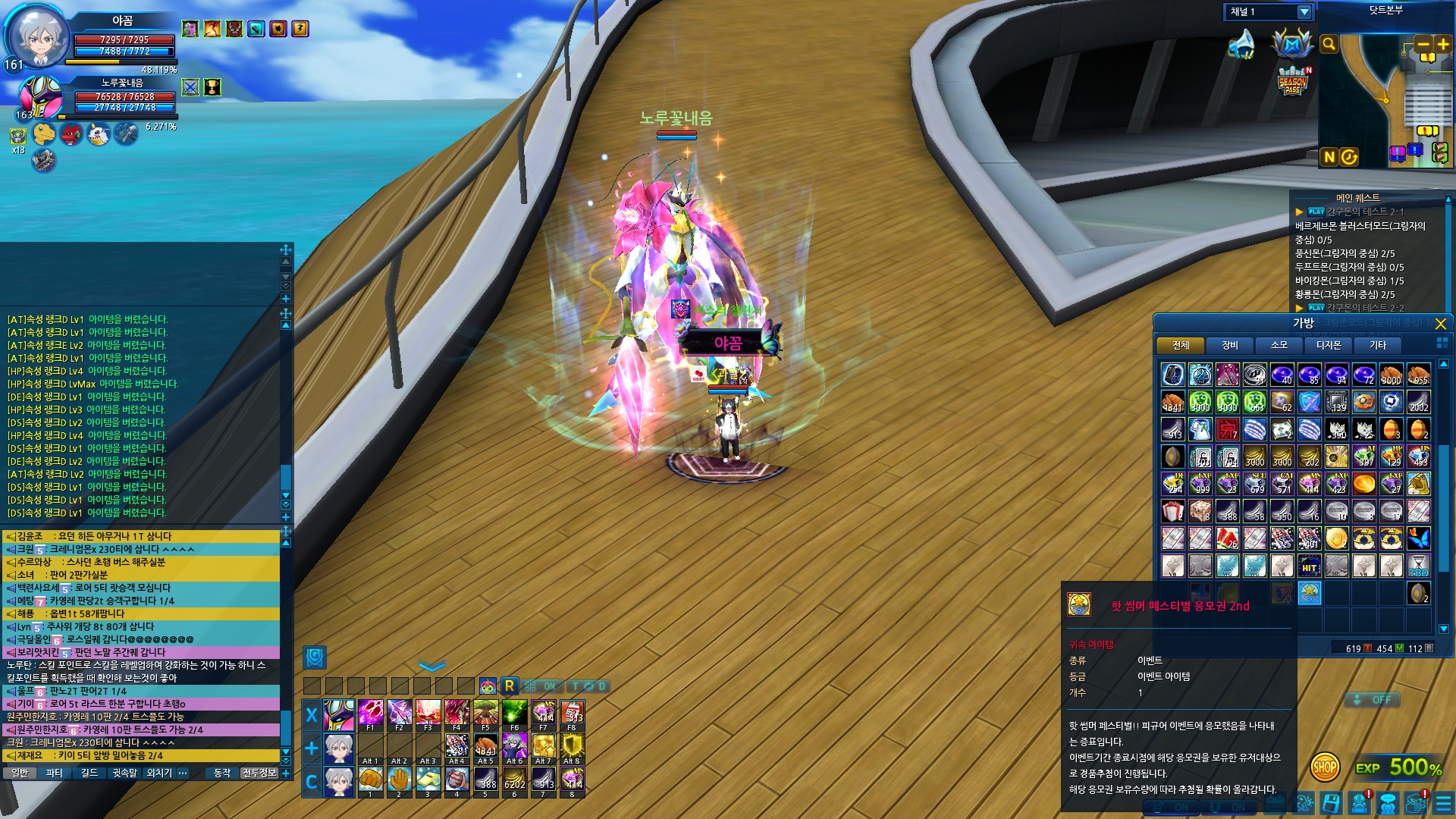This screenshot has width=1456, height=819.
Task: Switch chat to the 길드 tab
Action: (89, 773)
